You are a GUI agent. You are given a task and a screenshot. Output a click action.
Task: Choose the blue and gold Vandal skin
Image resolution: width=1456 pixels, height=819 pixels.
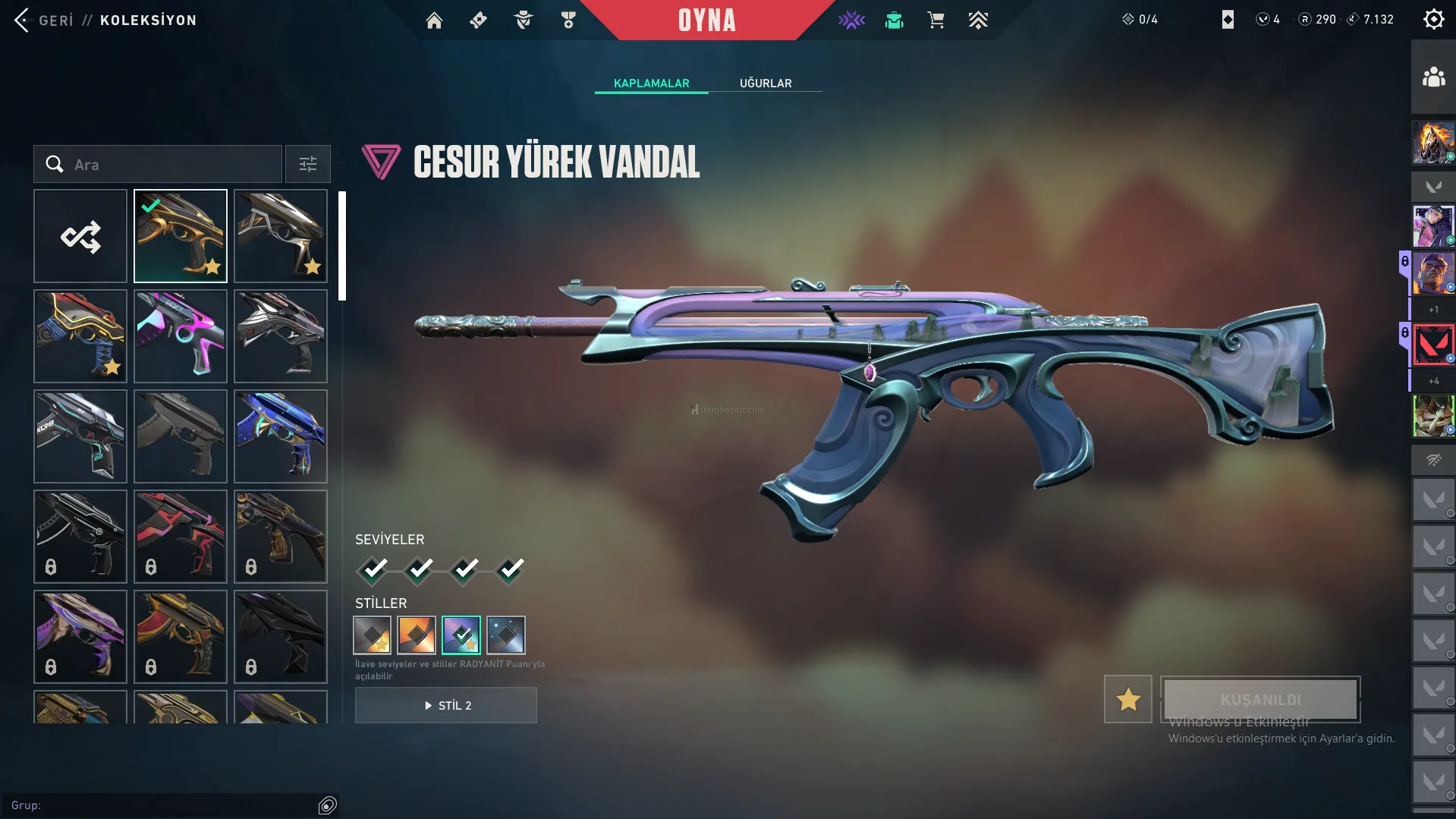[281, 437]
